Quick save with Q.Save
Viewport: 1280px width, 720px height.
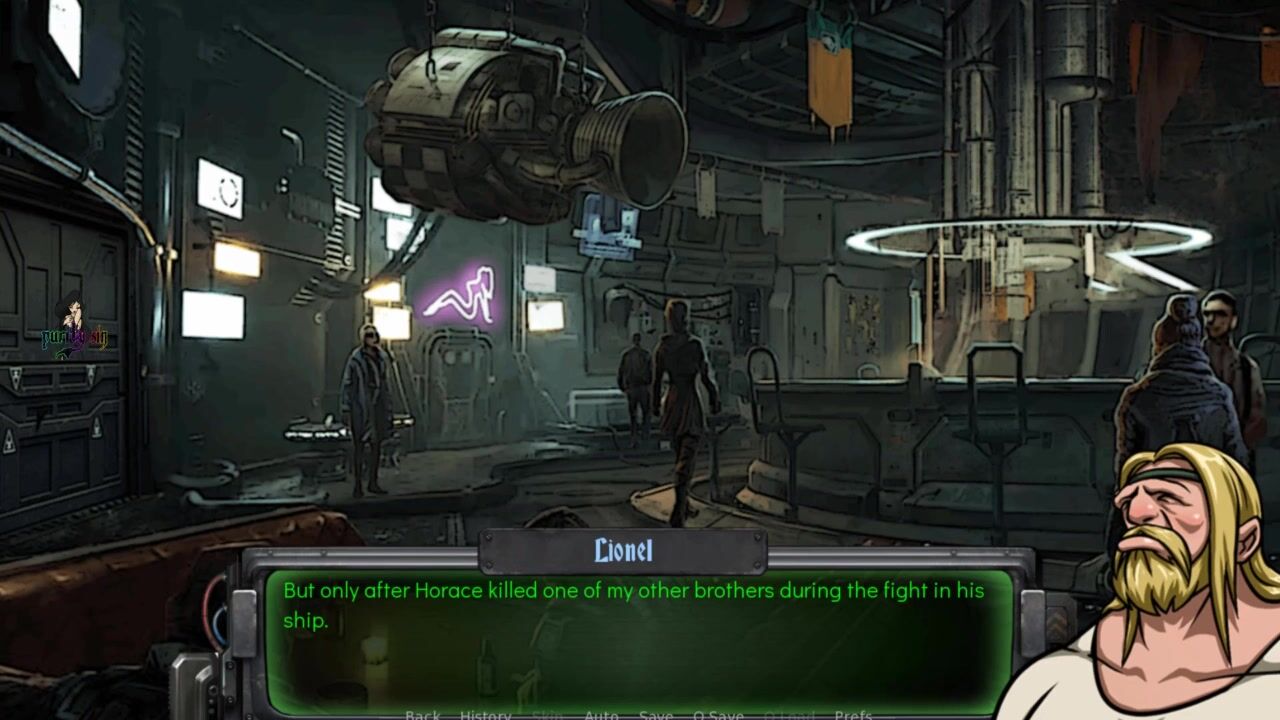click(718, 714)
